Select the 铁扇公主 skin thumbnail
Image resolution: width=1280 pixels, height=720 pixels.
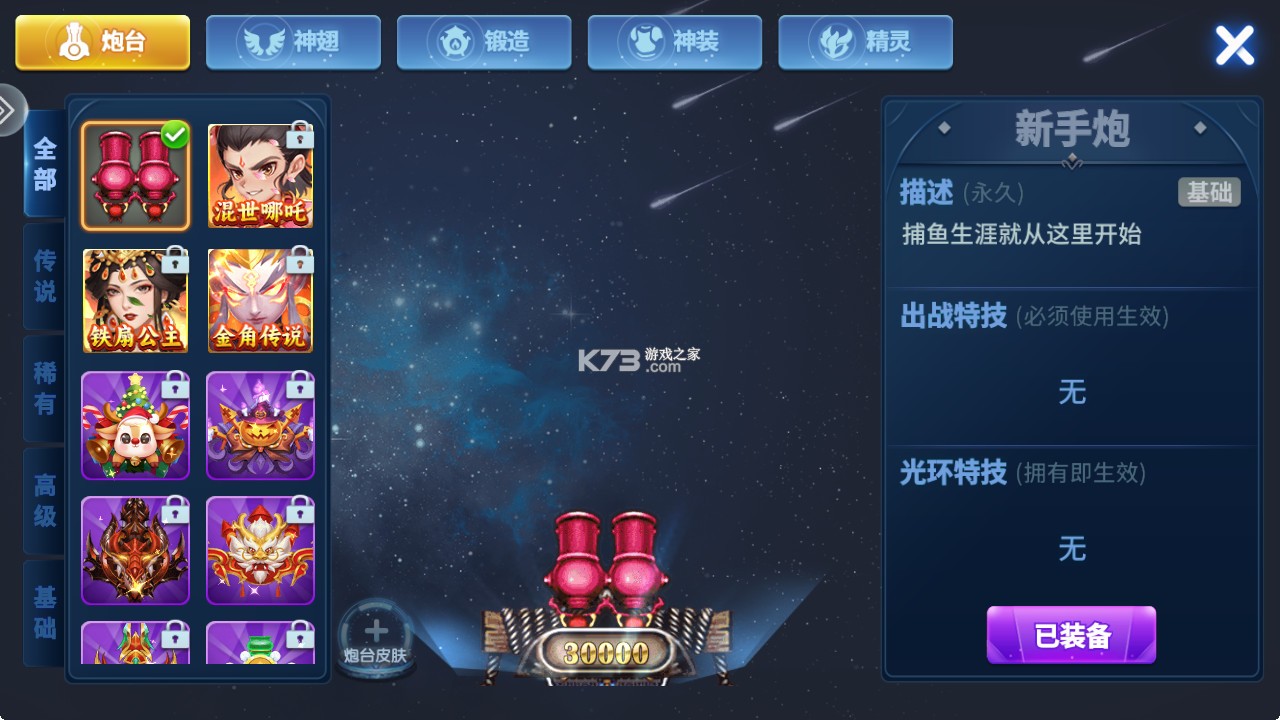pos(135,300)
